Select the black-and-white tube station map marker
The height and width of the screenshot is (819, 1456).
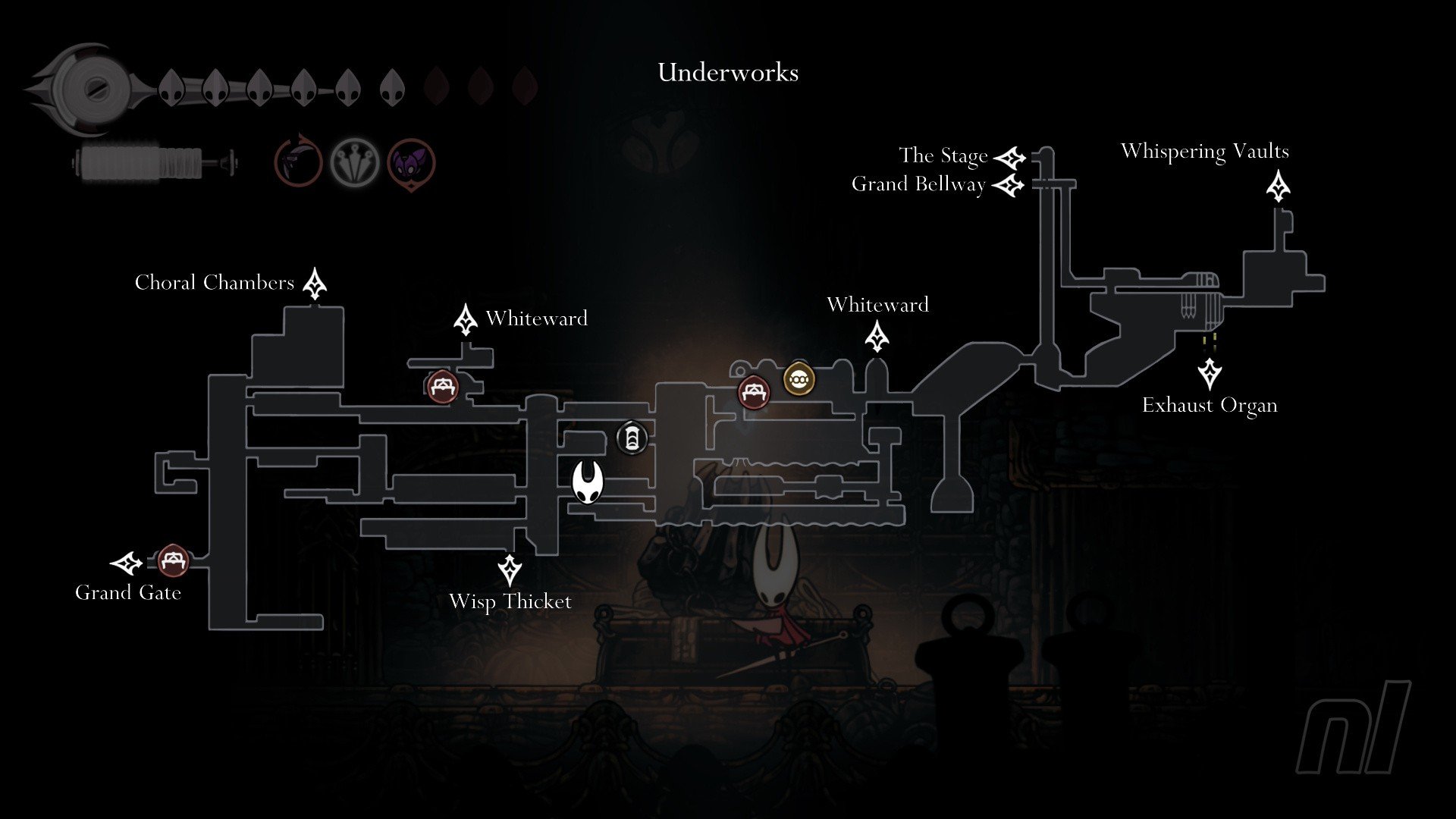631,438
